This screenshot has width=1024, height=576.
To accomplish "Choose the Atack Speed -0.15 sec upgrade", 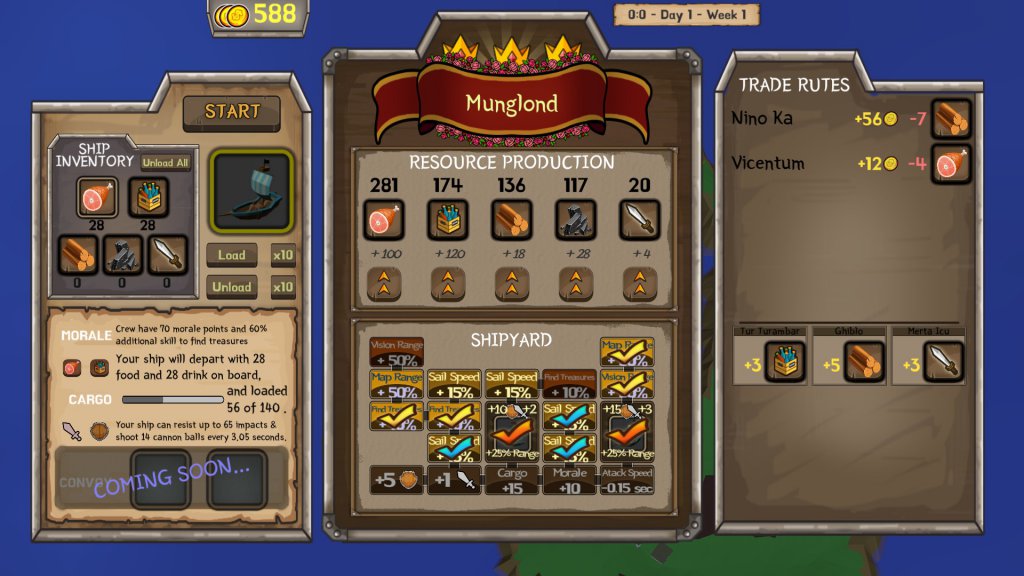I will pos(627,480).
